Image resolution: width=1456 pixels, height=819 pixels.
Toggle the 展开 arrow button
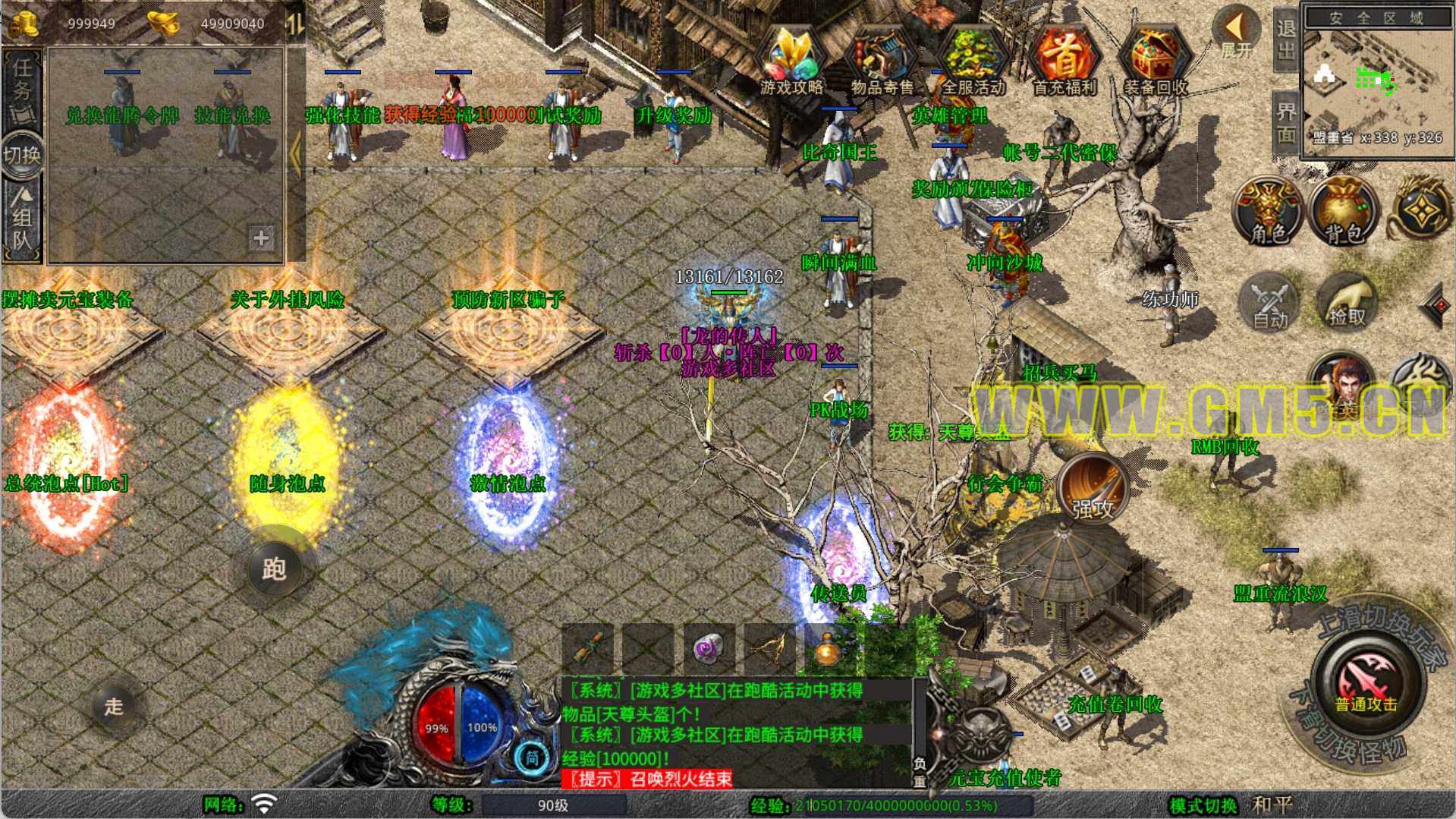pos(1236,34)
